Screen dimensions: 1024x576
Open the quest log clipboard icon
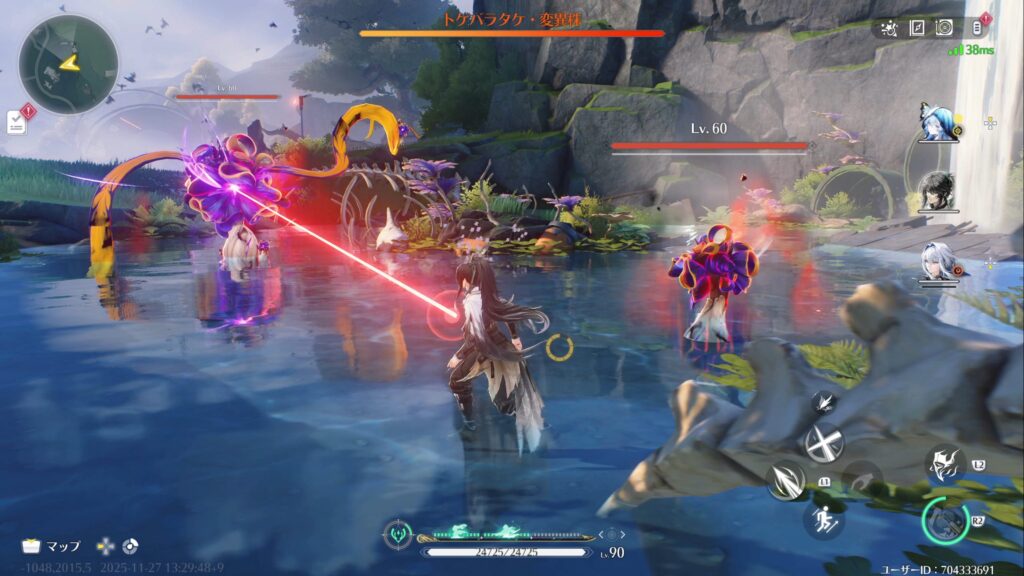17,122
